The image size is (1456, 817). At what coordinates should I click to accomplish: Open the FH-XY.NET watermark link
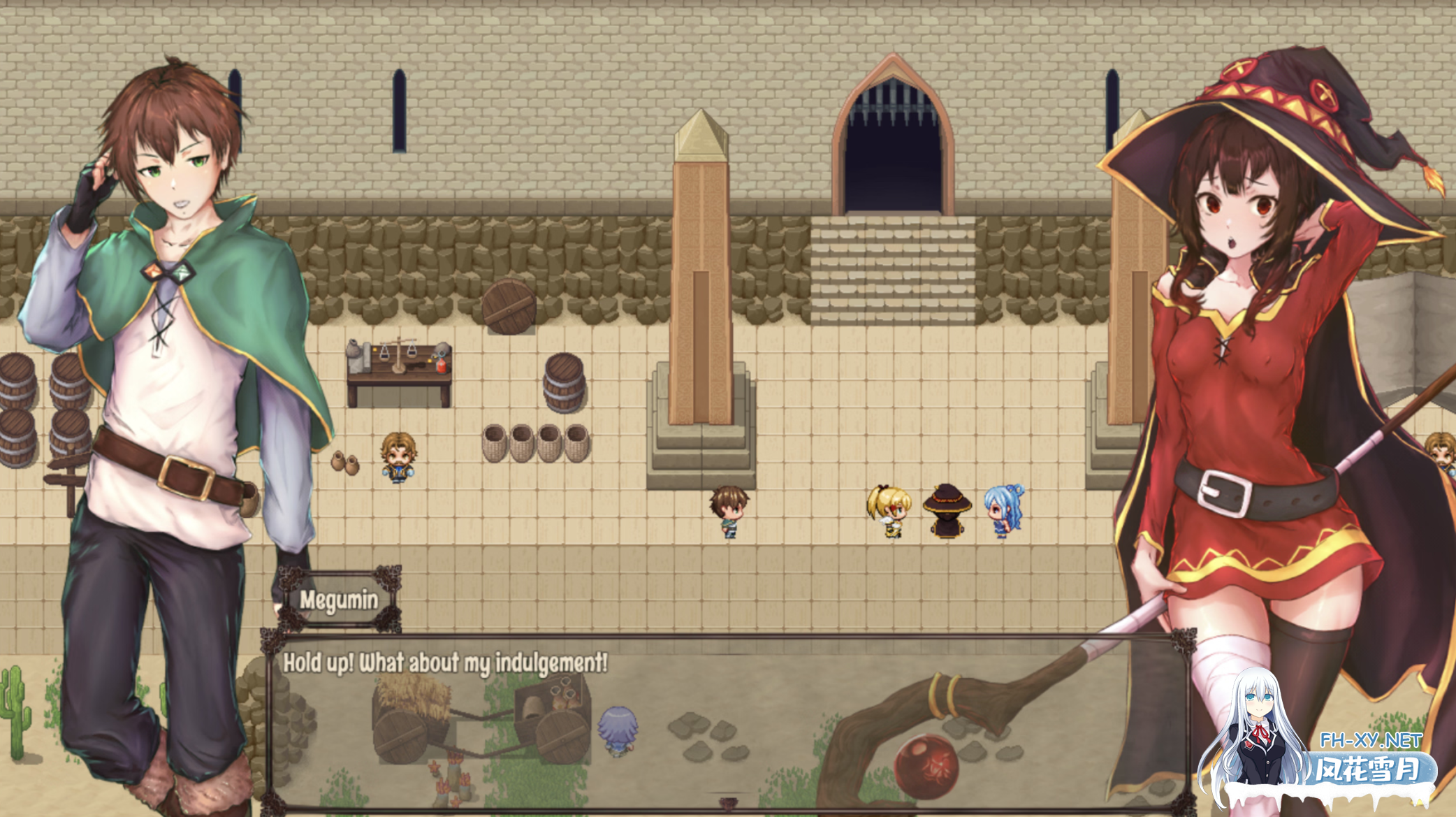pos(1370,740)
